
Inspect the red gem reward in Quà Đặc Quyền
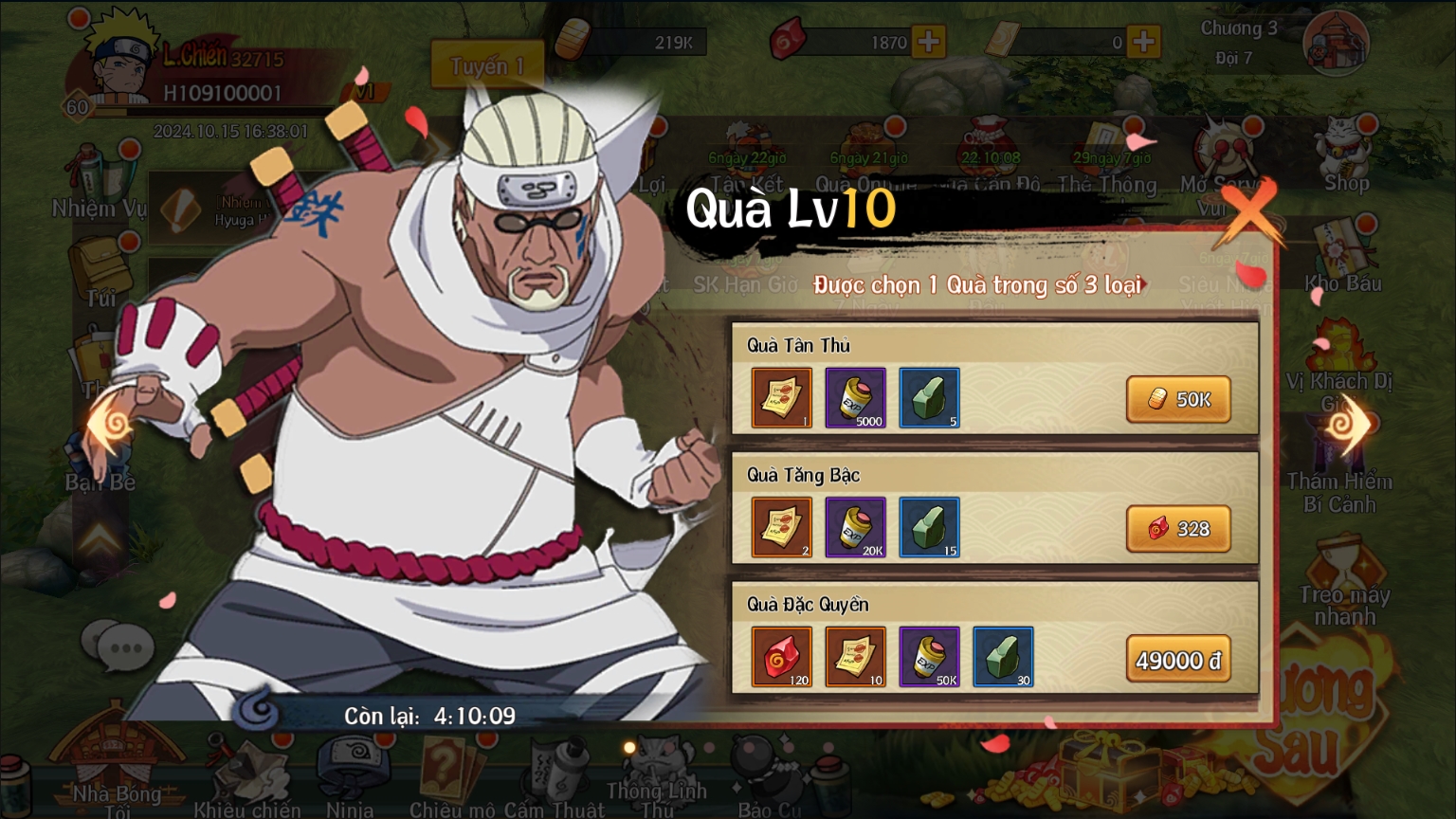(x=781, y=656)
